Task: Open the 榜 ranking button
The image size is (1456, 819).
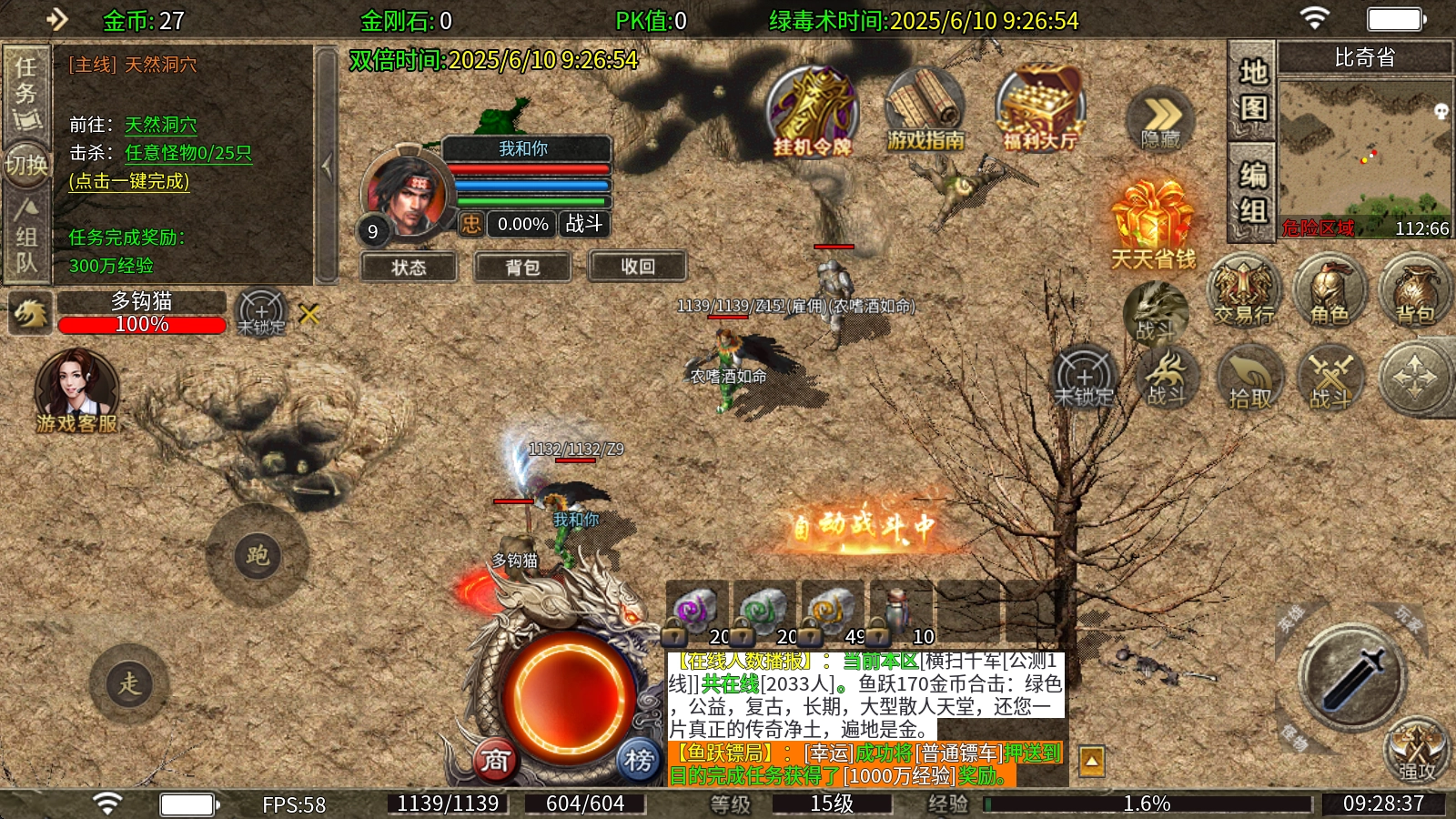Action: coord(639,760)
